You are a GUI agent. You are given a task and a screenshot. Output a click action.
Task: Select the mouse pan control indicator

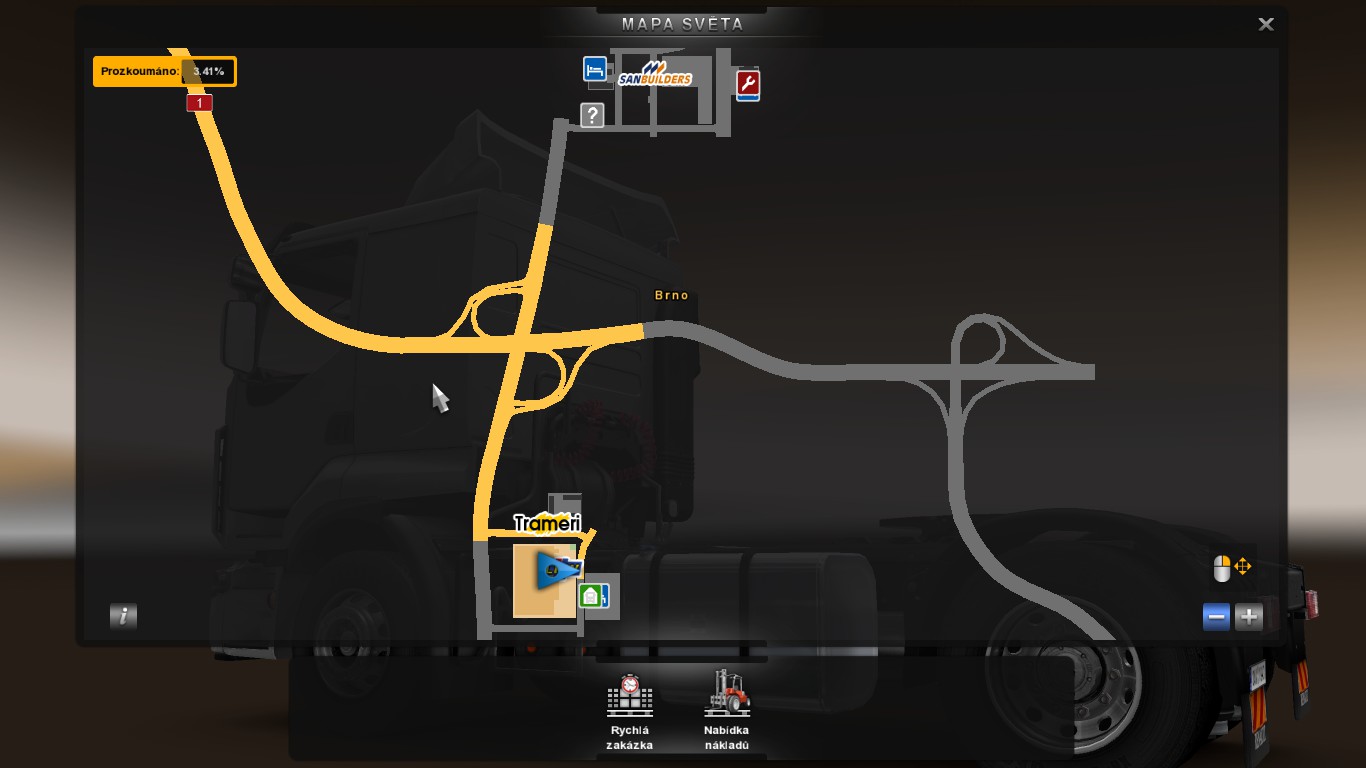tap(1232, 567)
